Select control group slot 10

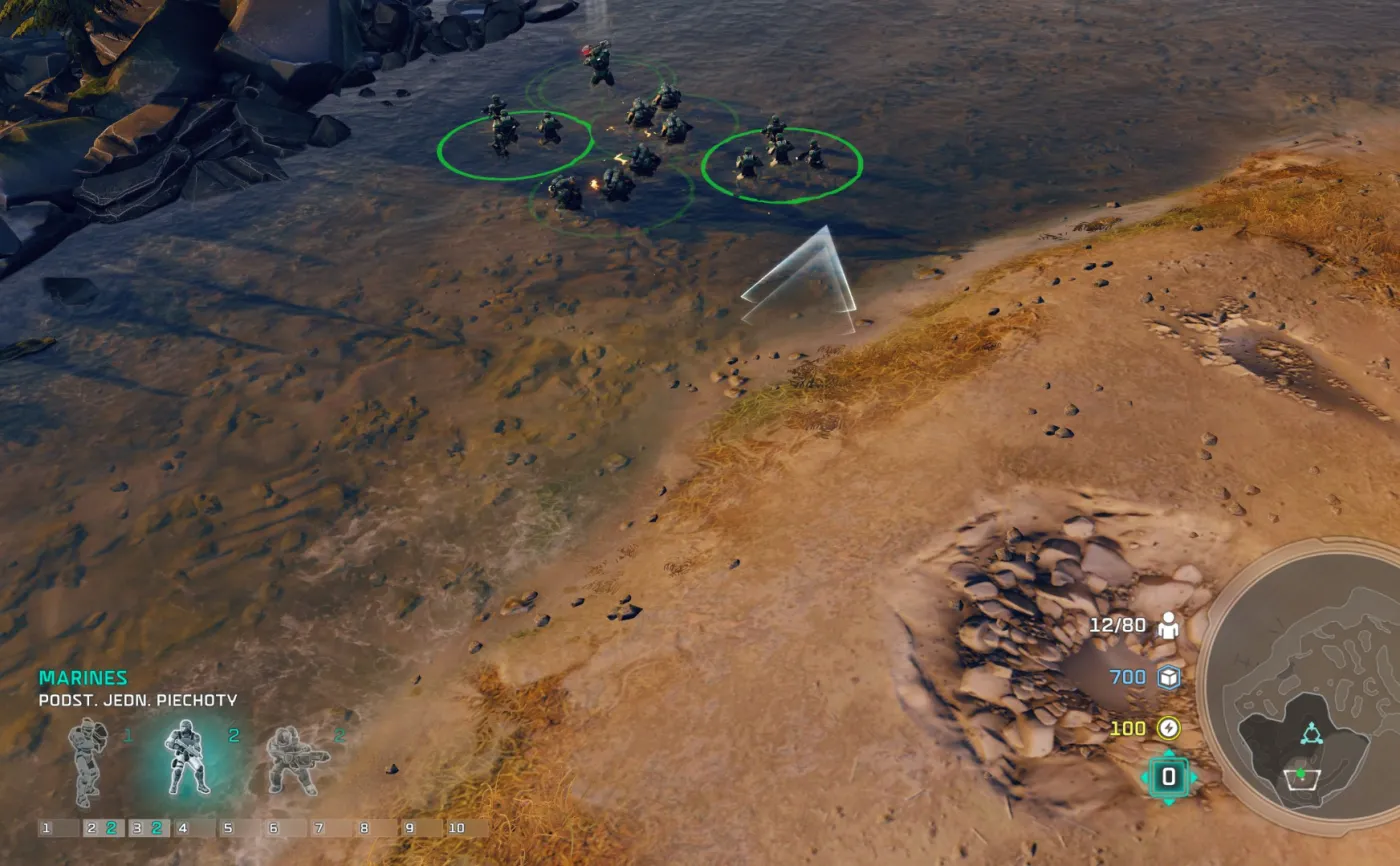pyautogui.click(x=457, y=827)
